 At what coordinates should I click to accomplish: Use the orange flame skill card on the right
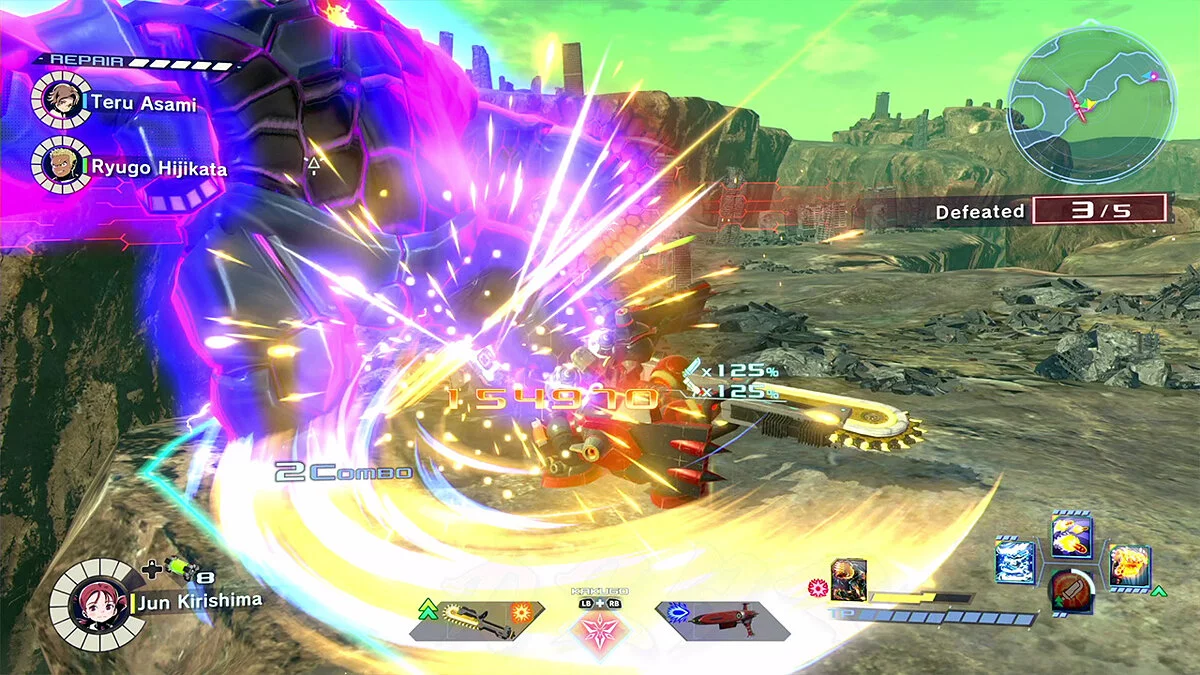click(x=1129, y=566)
